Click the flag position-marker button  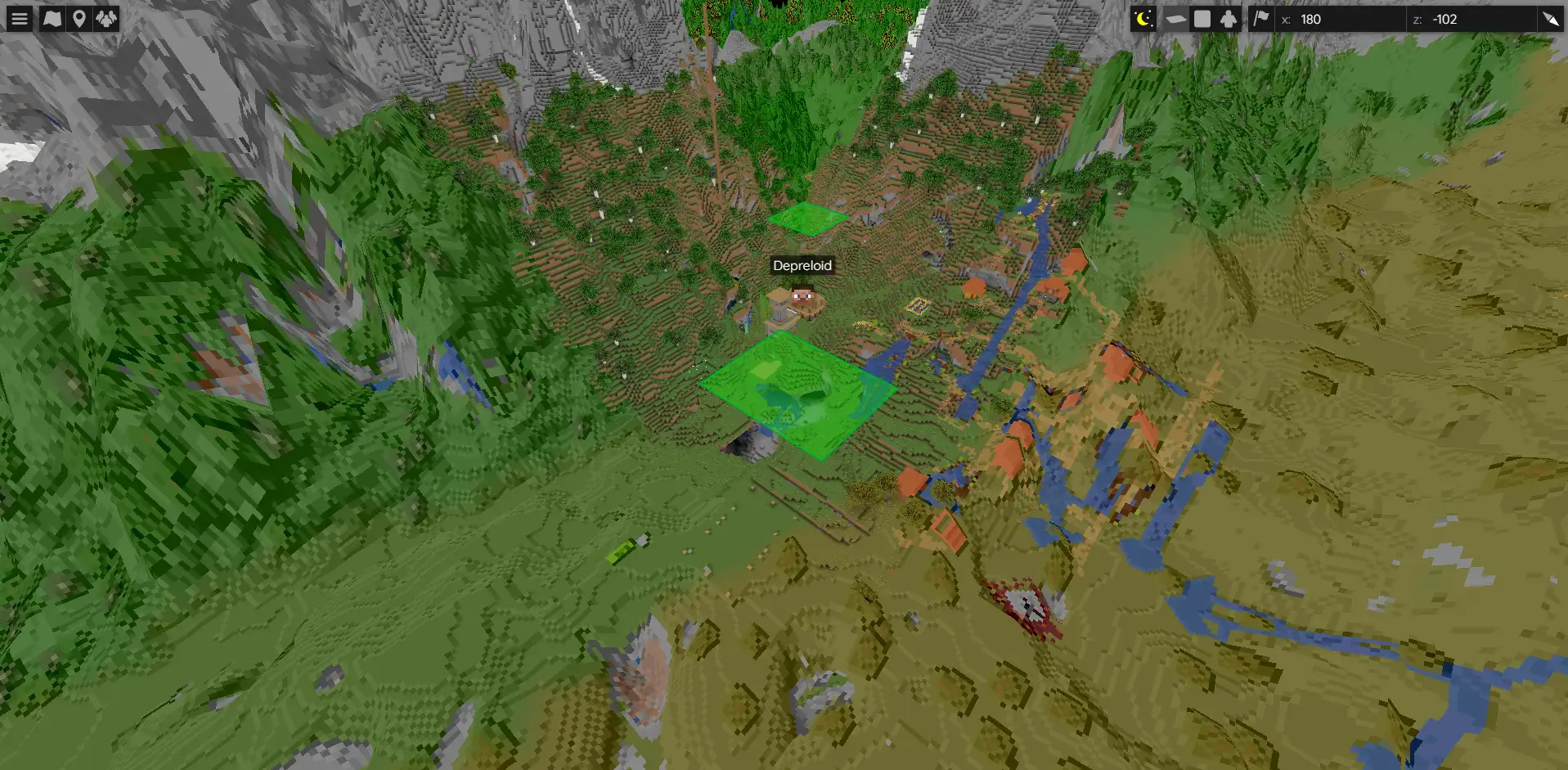coord(1261,19)
